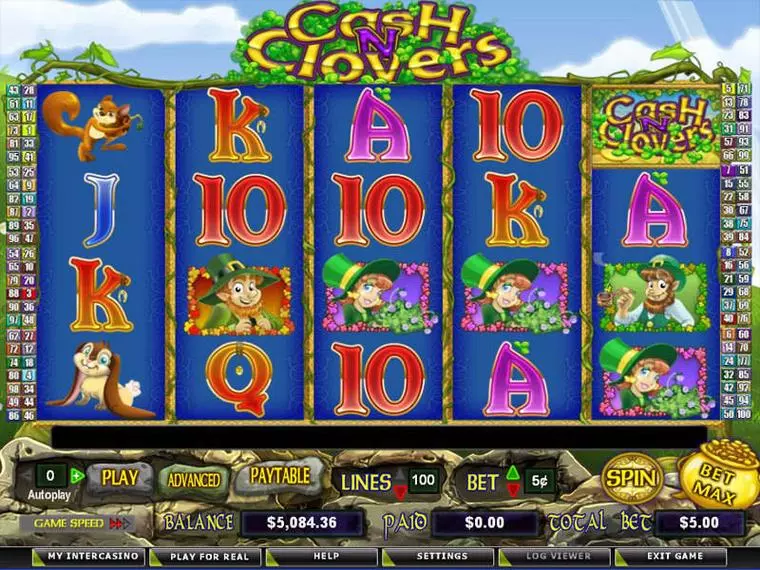Open My Intercasino

[88, 556]
